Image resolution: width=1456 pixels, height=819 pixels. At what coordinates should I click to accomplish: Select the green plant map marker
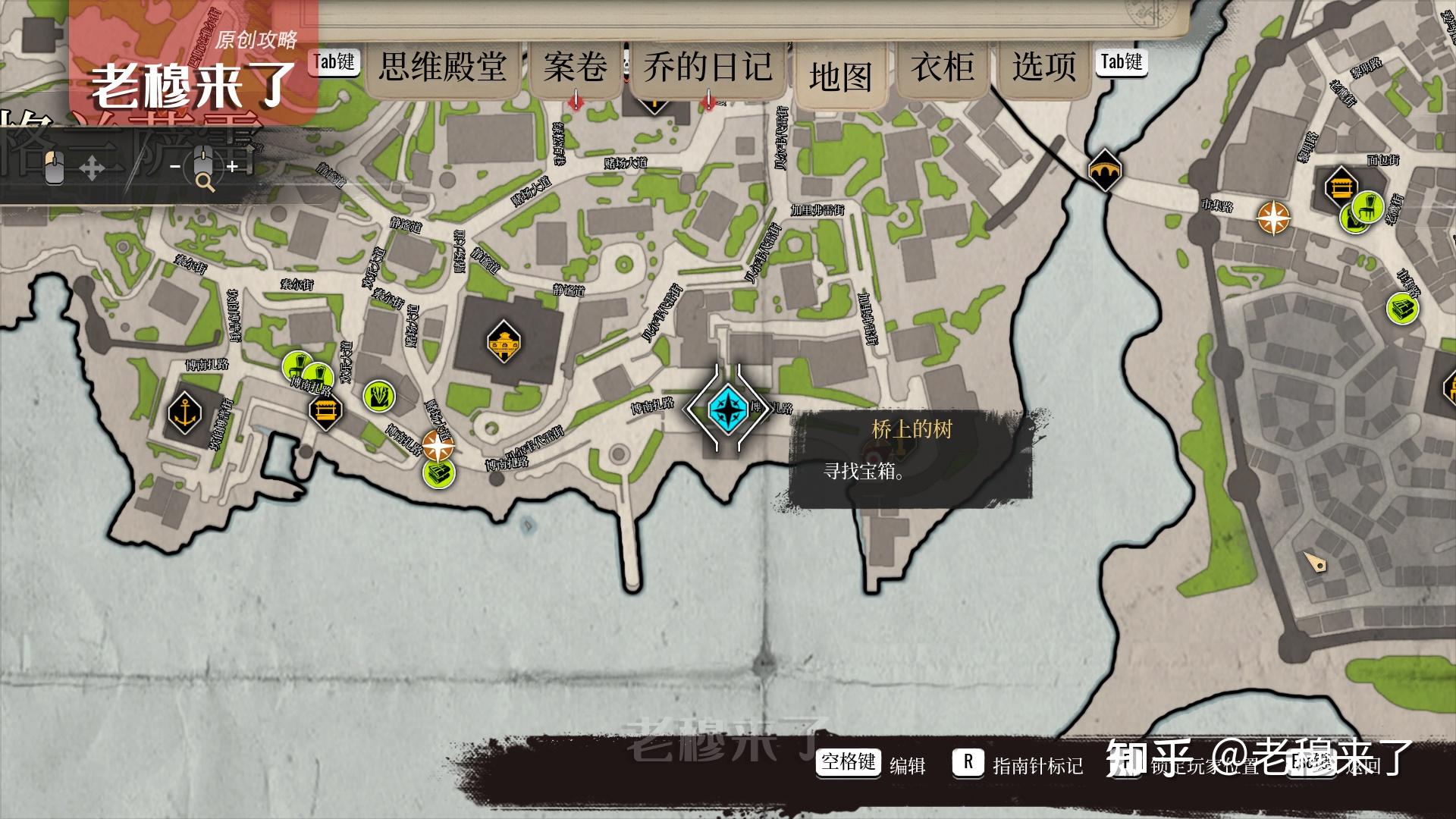pos(379,396)
